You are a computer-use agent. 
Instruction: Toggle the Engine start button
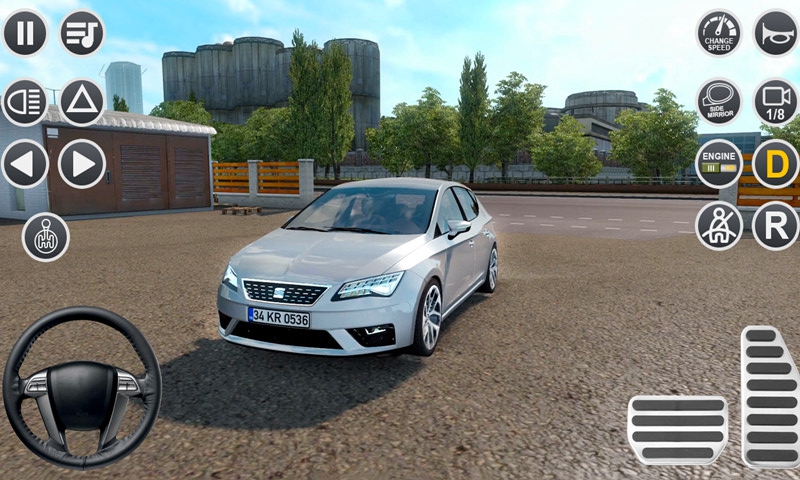(x=720, y=164)
